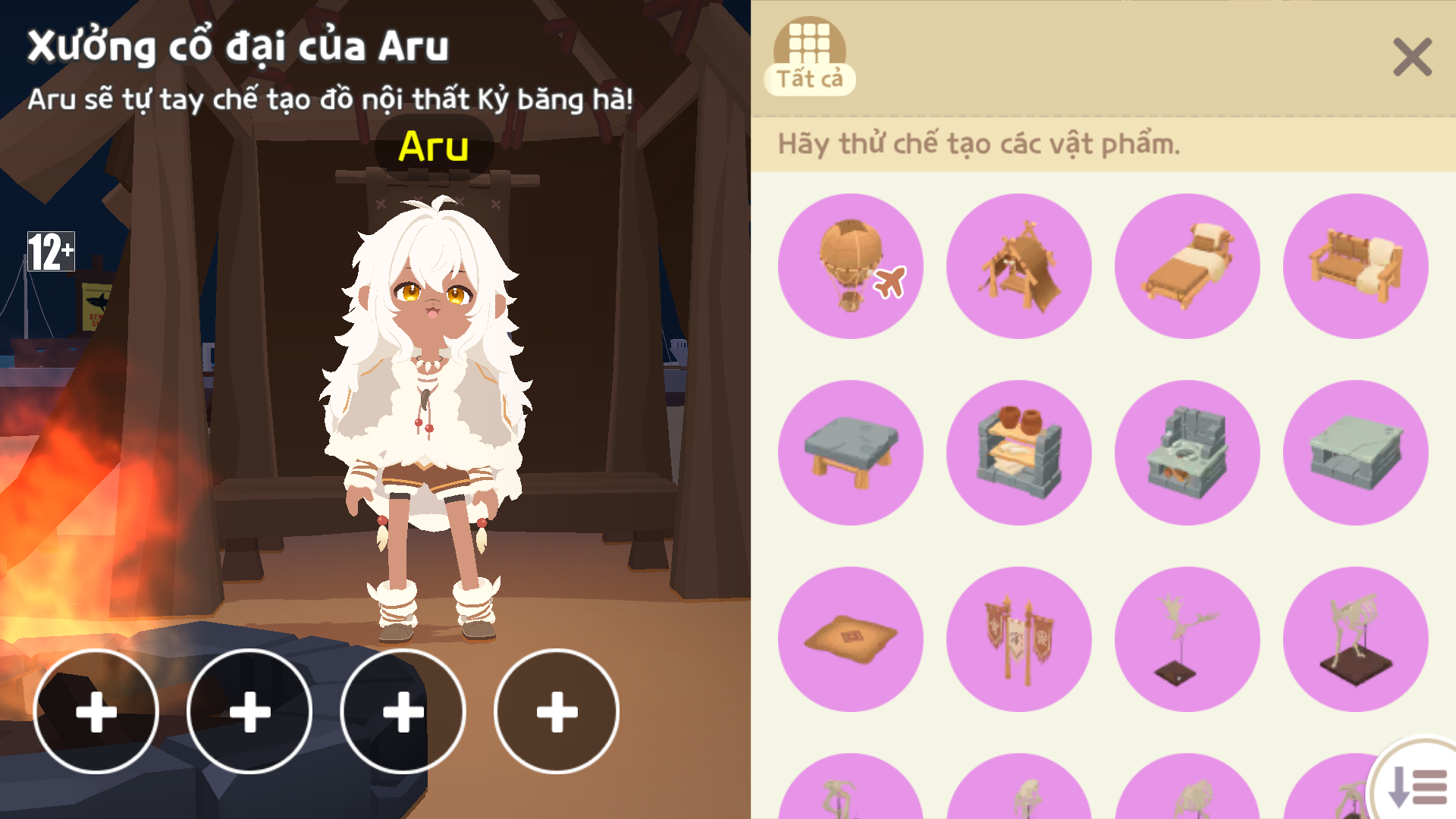Choose the stone shelf with clay pots
Viewport: 1456px width, 819px height.
(1019, 453)
